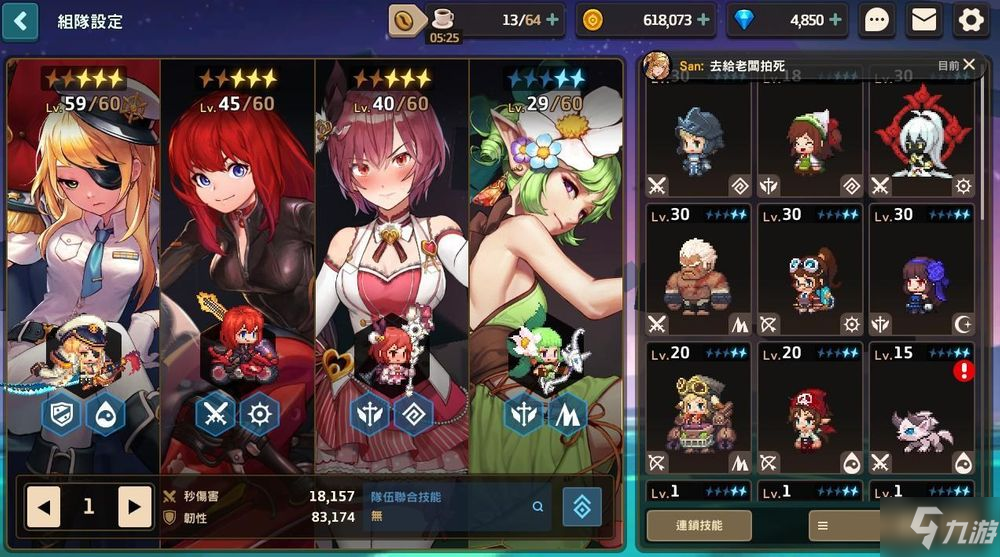Select the green-haired elf party slot
The height and width of the screenshot is (557, 1000).
coord(546,250)
